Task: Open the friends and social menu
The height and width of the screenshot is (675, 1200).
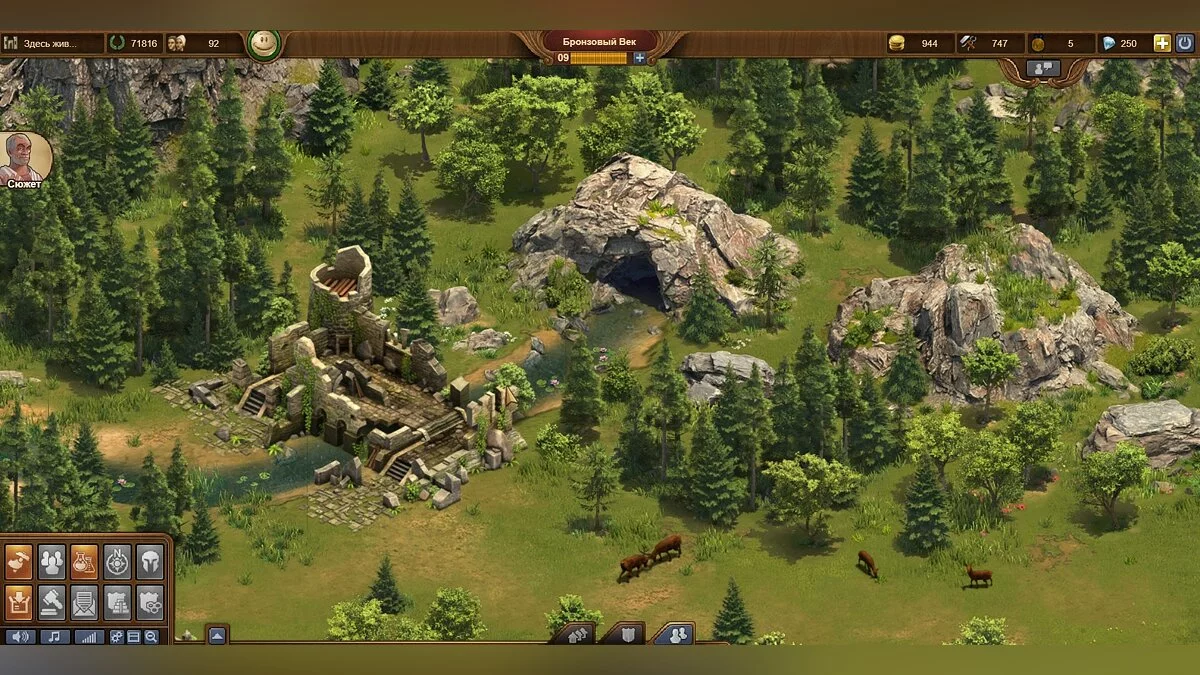Action: coord(52,561)
